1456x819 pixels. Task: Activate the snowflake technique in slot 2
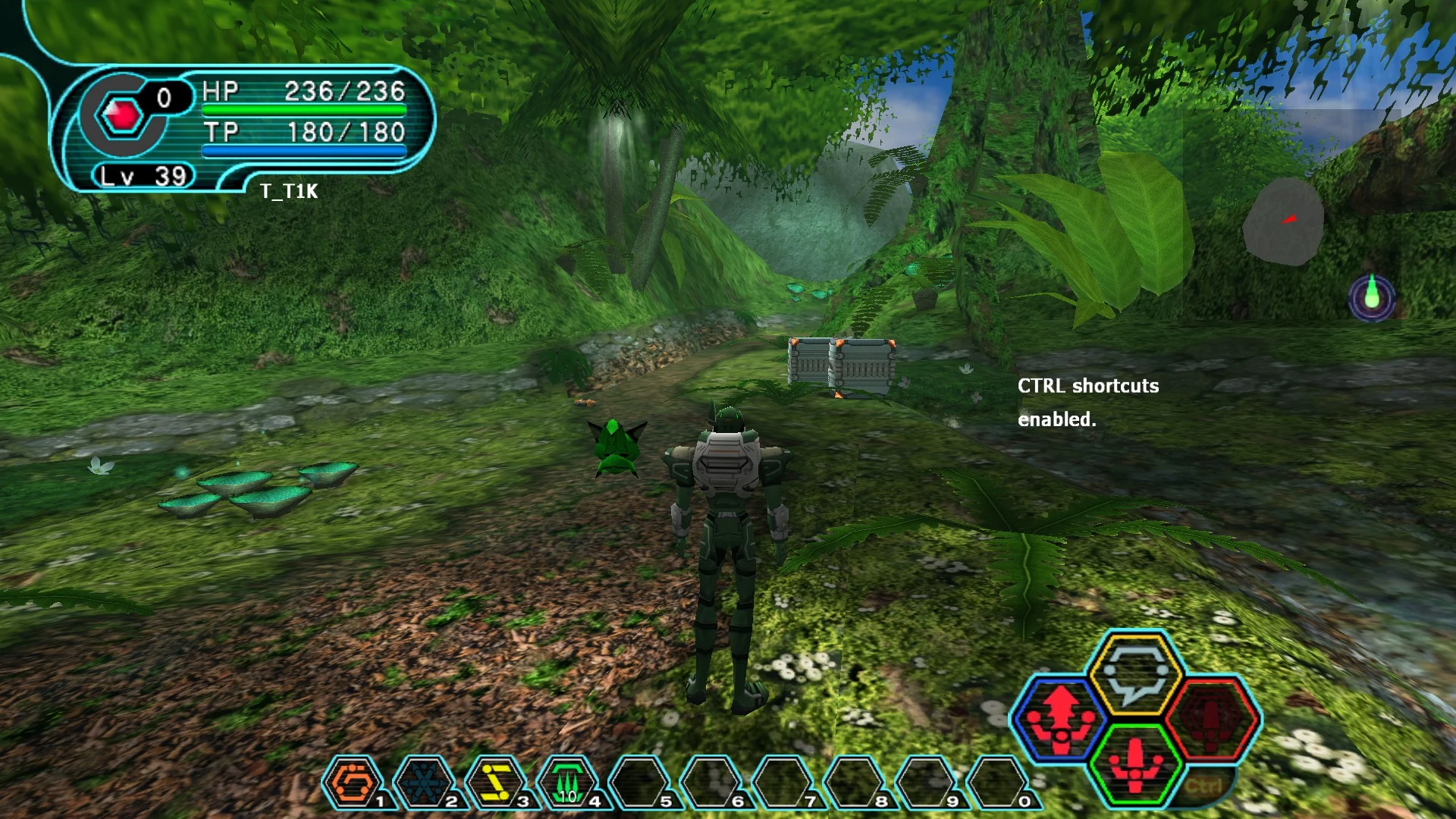click(425, 783)
